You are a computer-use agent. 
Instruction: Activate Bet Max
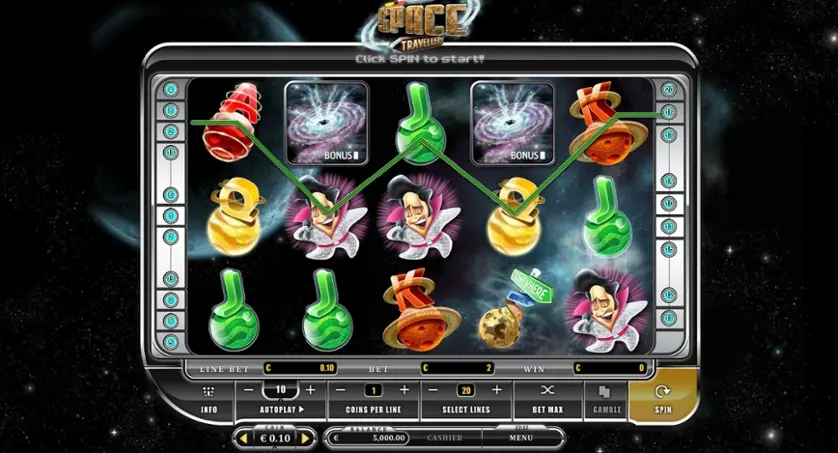click(x=547, y=398)
